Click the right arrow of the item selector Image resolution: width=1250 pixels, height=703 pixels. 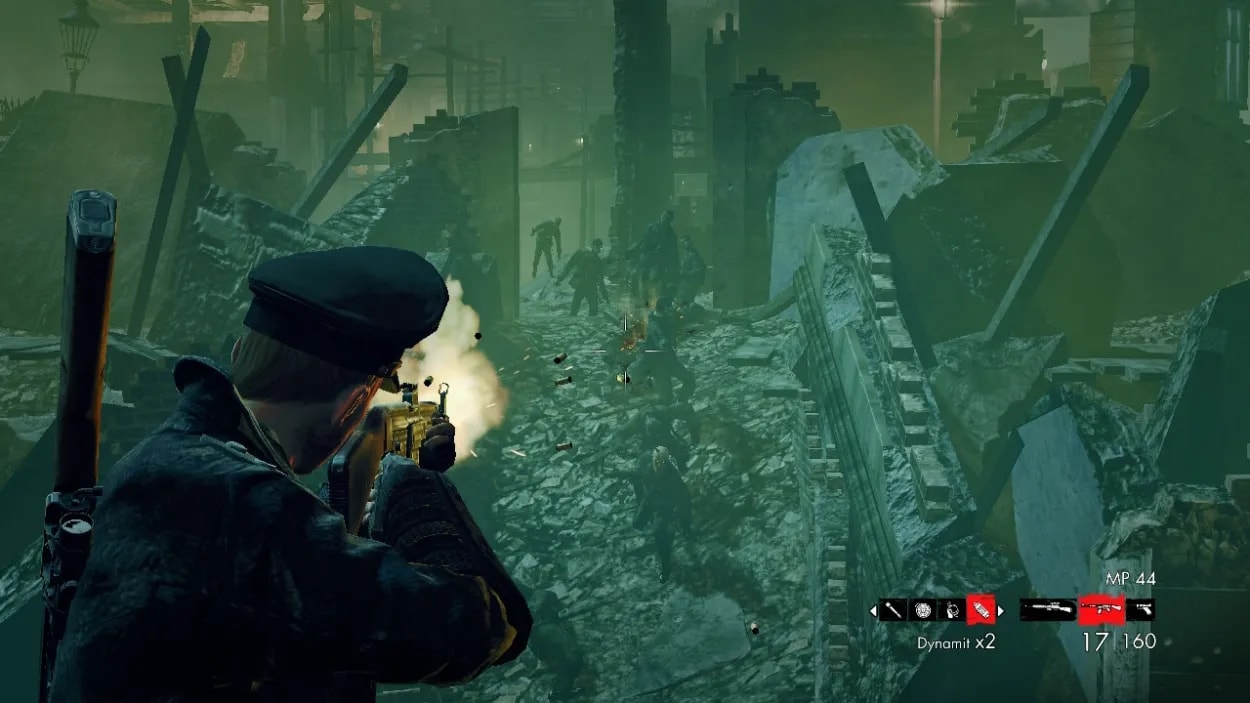pyautogui.click(x=1000, y=610)
